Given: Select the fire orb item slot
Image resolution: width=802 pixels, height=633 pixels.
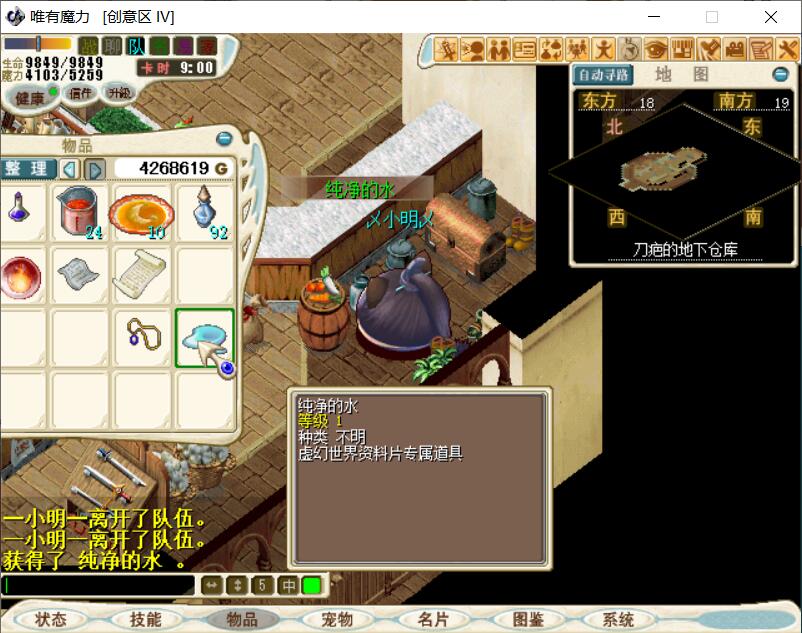Looking at the screenshot, I should (20, 275).
